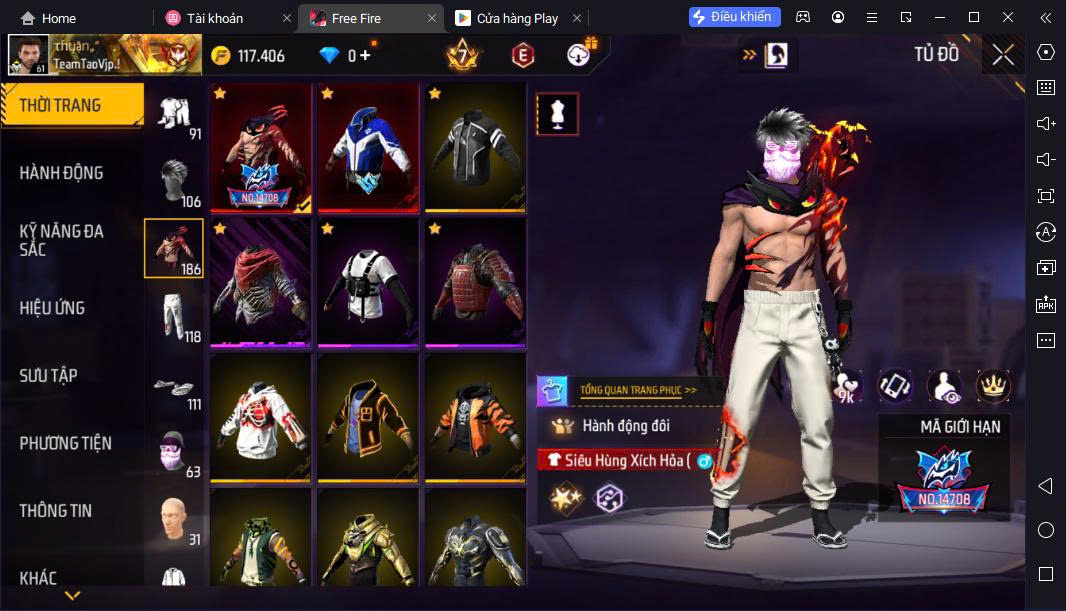
Task: Select the orange tiger stripe jacket
Action: tap(475, 416)
